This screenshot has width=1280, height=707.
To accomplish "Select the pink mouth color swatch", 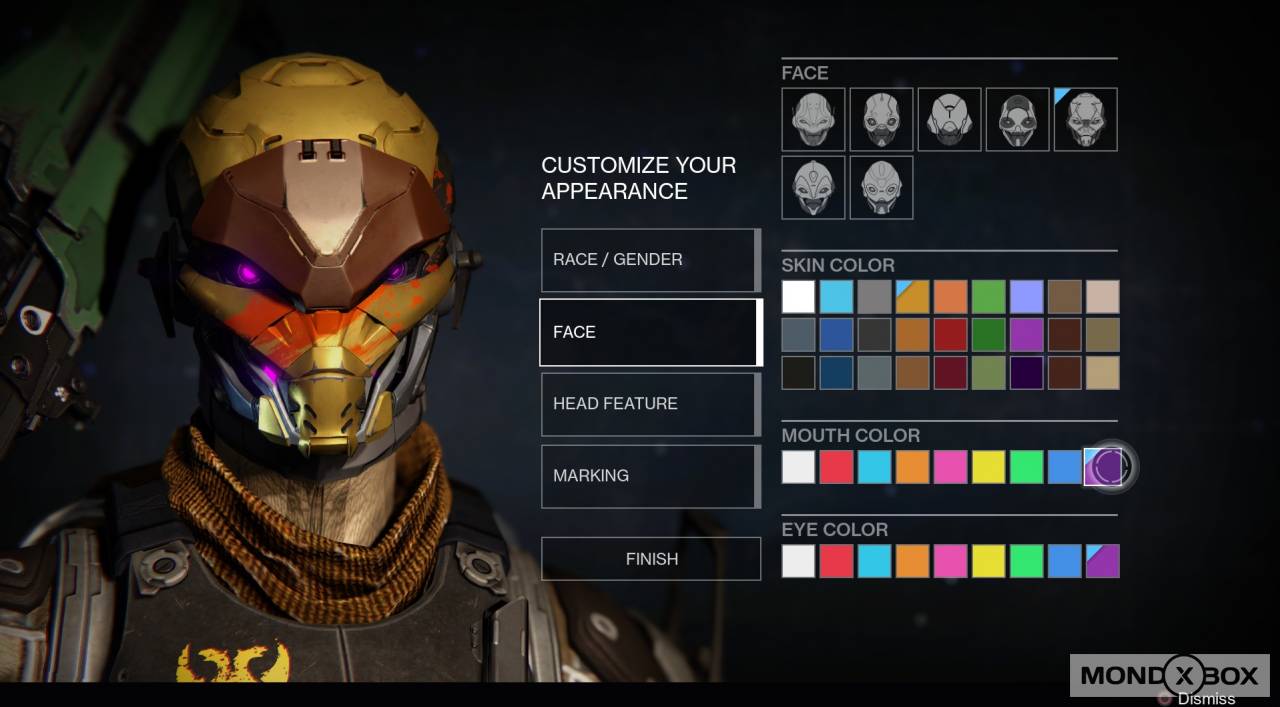I will coord(950,467).
